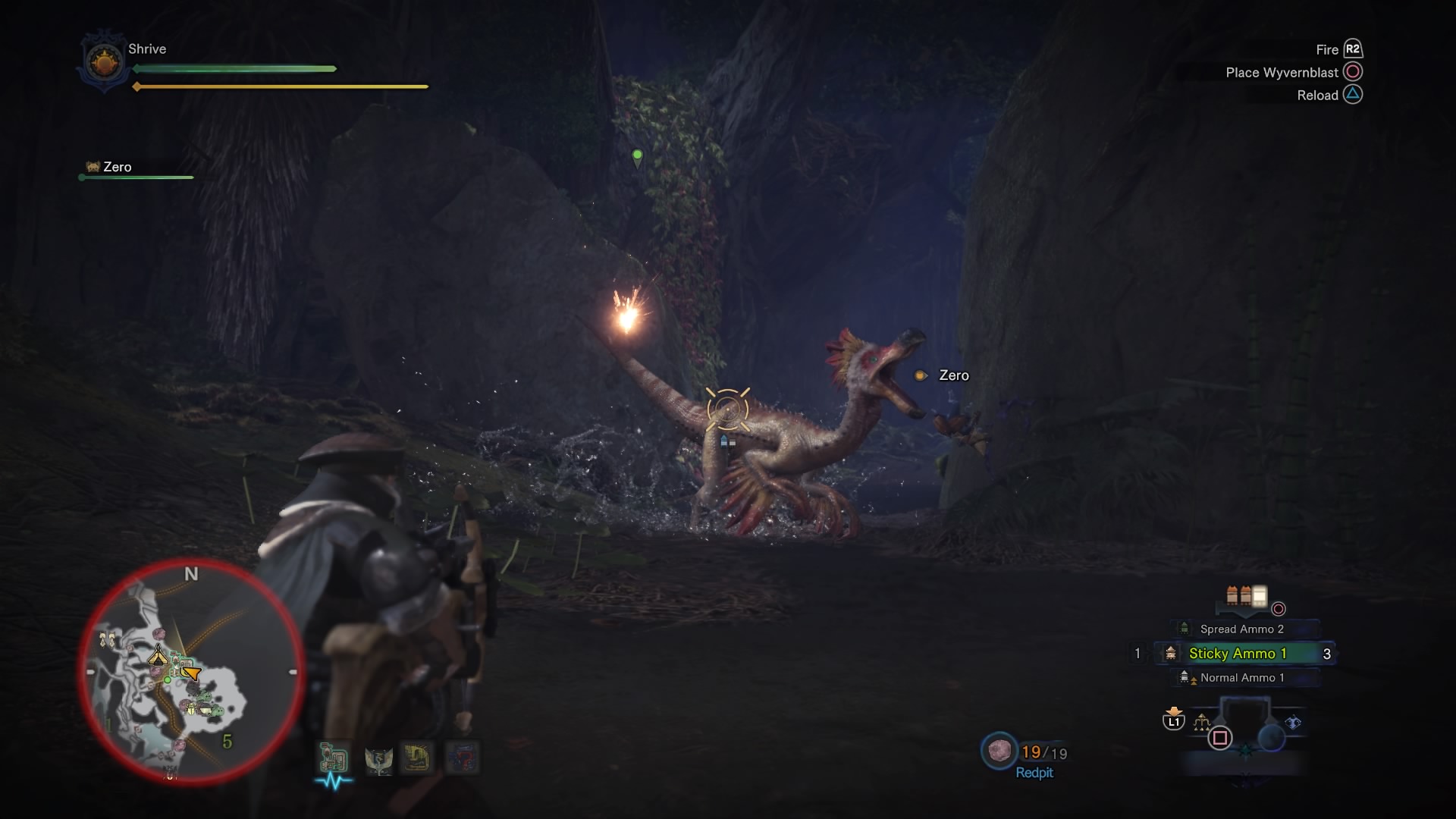Viewport: 1456px width, 819px height.
Task: Use the Redpit slinger ammo slot
Action: click(999, 751)
